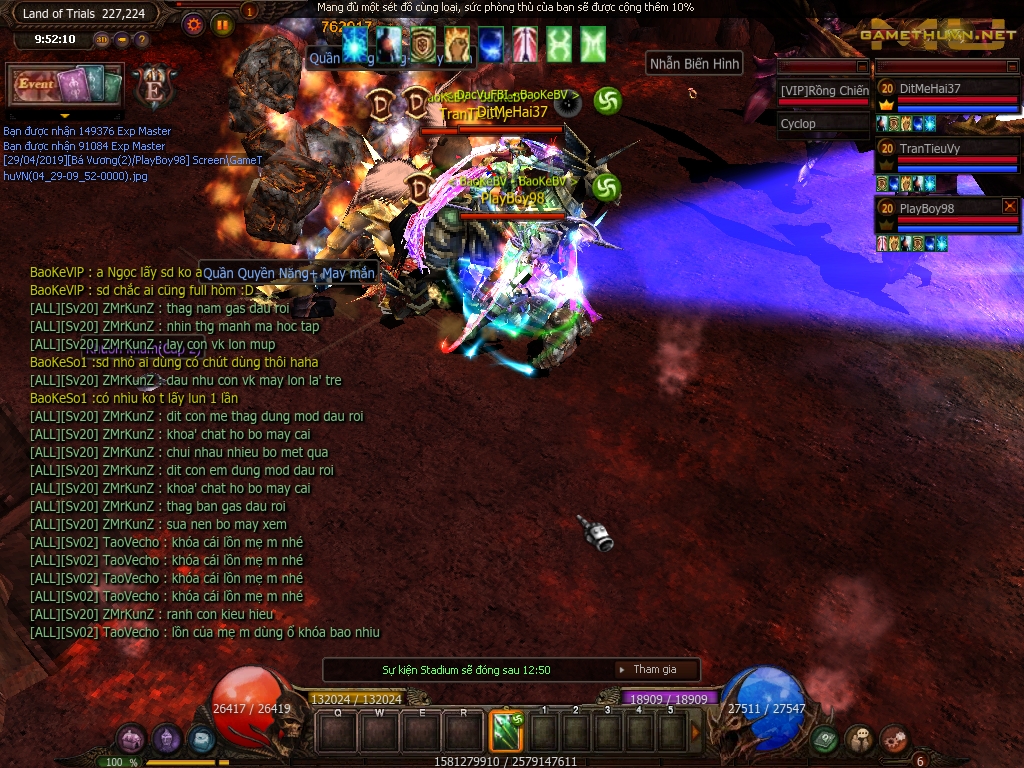
Task: Click the X on PlayBoy98's party frame
Action: (1009, 206)
